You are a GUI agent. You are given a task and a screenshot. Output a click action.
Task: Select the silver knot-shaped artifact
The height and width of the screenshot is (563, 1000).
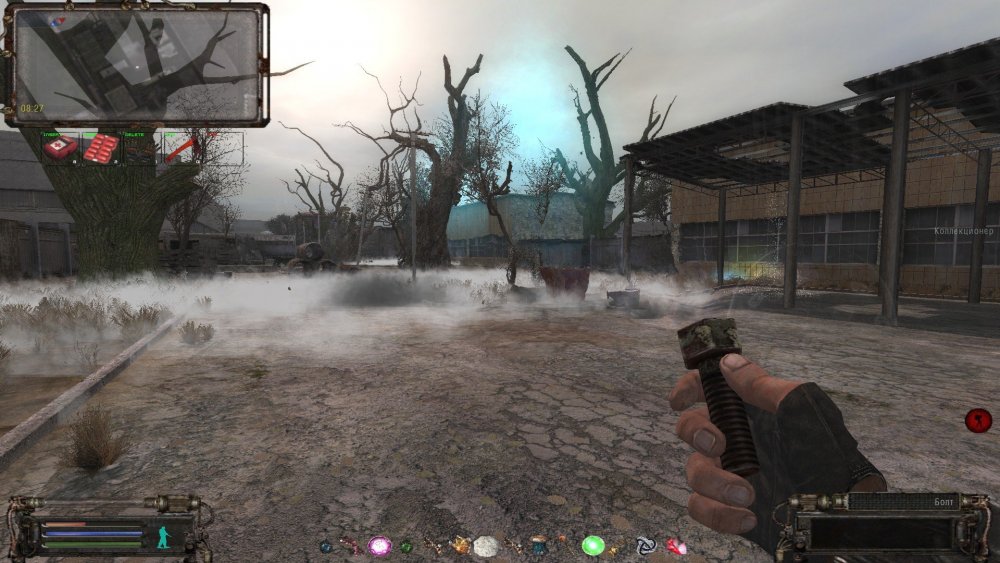tap(646, 546)
